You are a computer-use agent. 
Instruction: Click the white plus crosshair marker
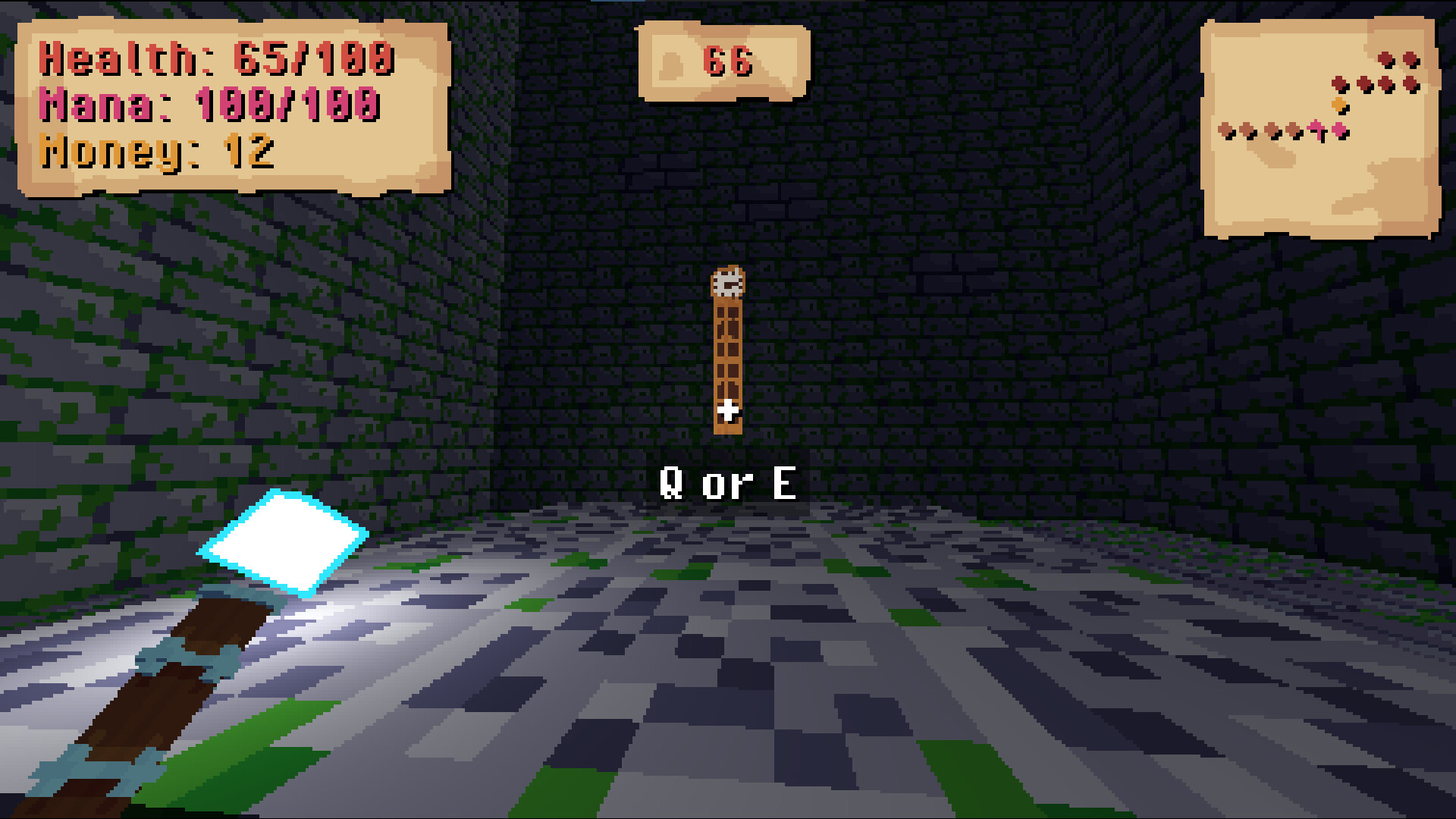point(730,409)
